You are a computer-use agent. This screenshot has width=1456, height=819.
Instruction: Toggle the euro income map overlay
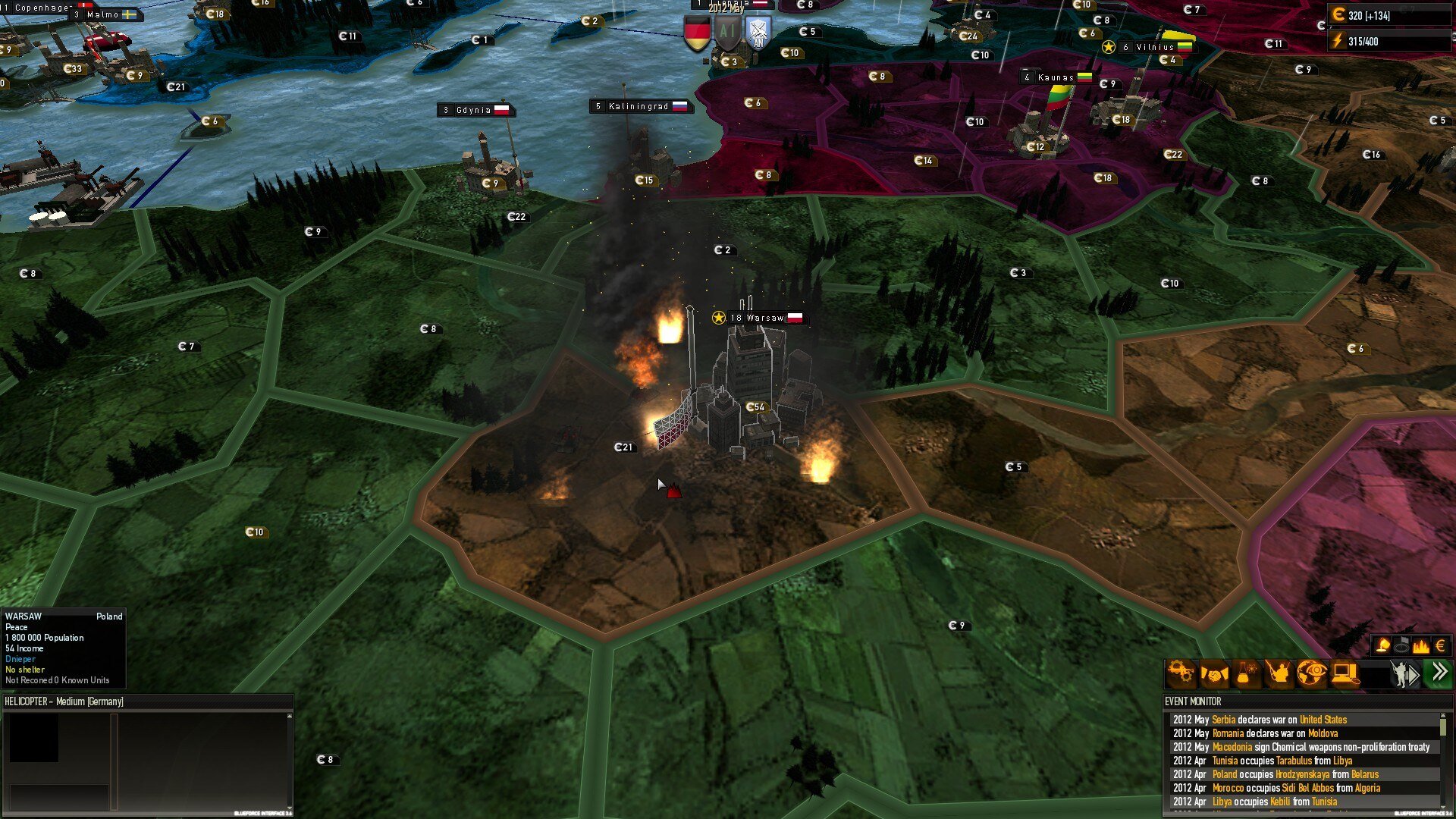coord(1440,645)
